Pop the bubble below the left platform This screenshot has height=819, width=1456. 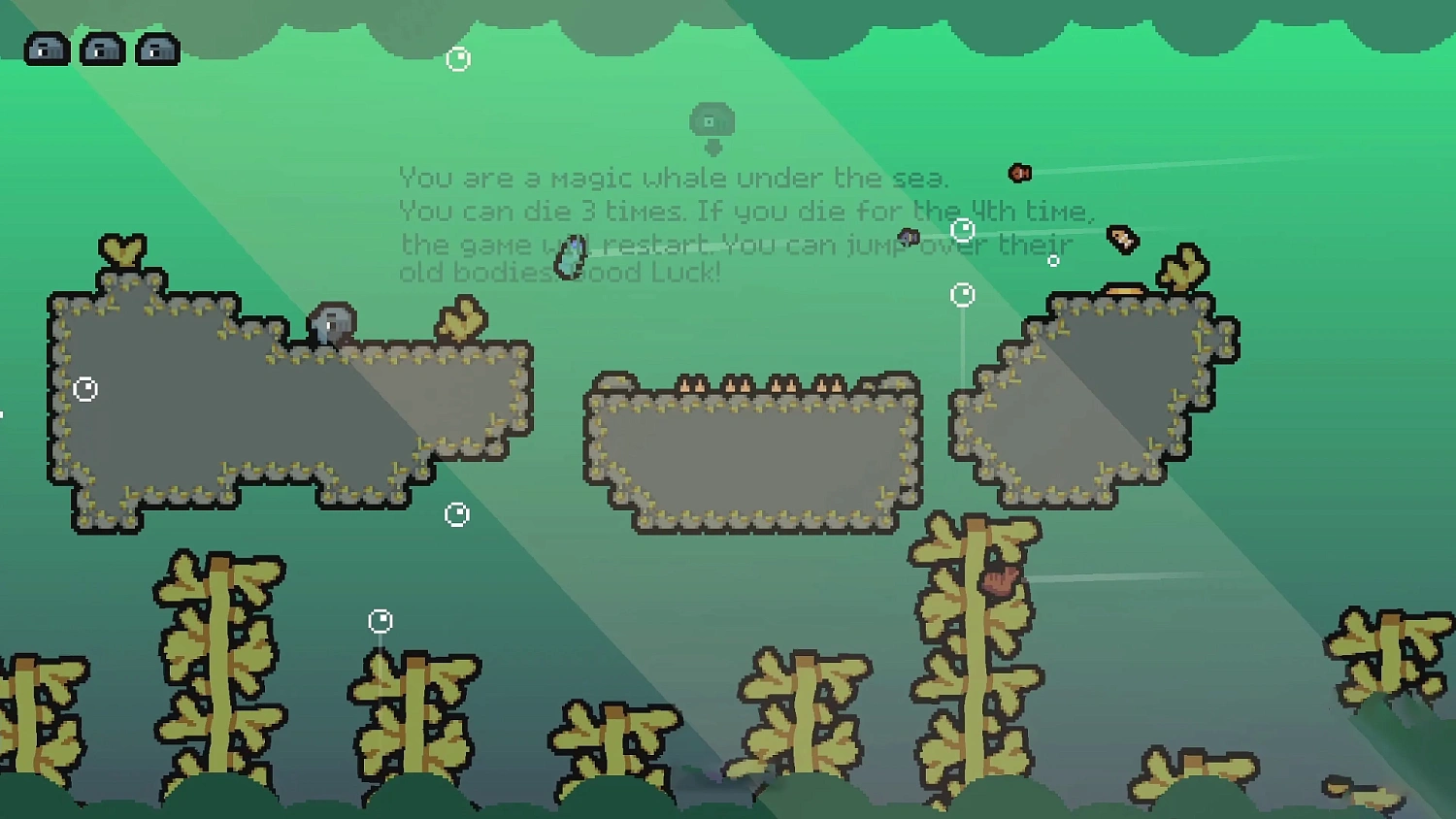[456, 512]
